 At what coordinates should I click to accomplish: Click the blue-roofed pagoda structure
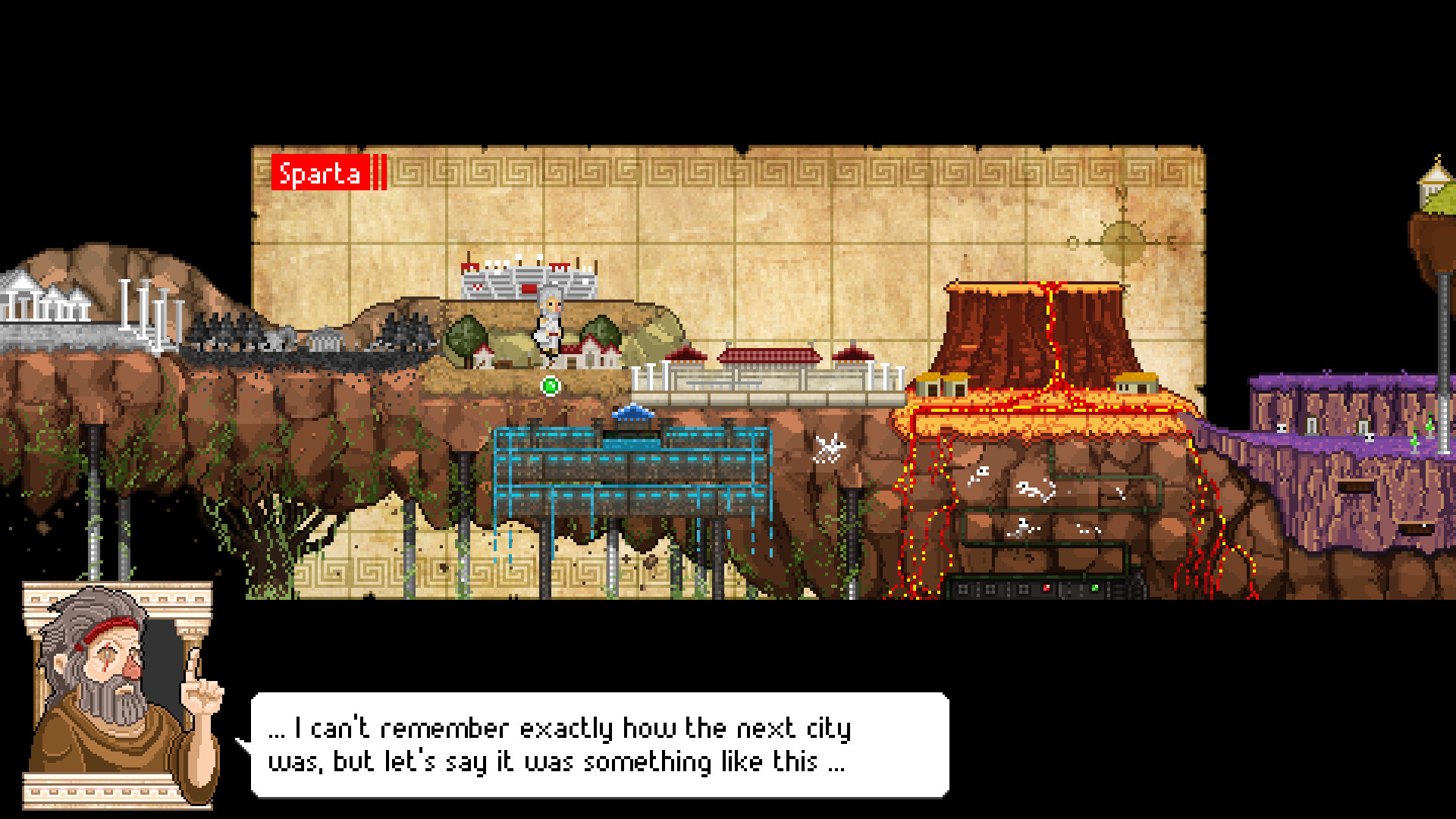(x=632, y=416)
